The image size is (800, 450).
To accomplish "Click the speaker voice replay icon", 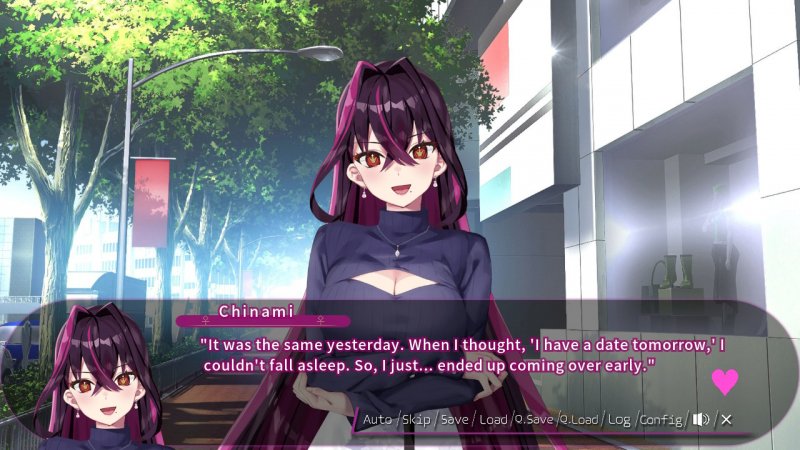I will (701, 419).
